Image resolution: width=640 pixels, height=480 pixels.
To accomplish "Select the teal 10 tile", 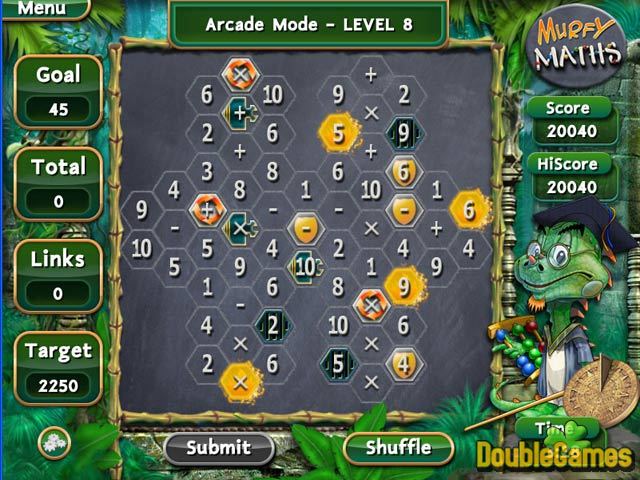I will pos(305,266).
